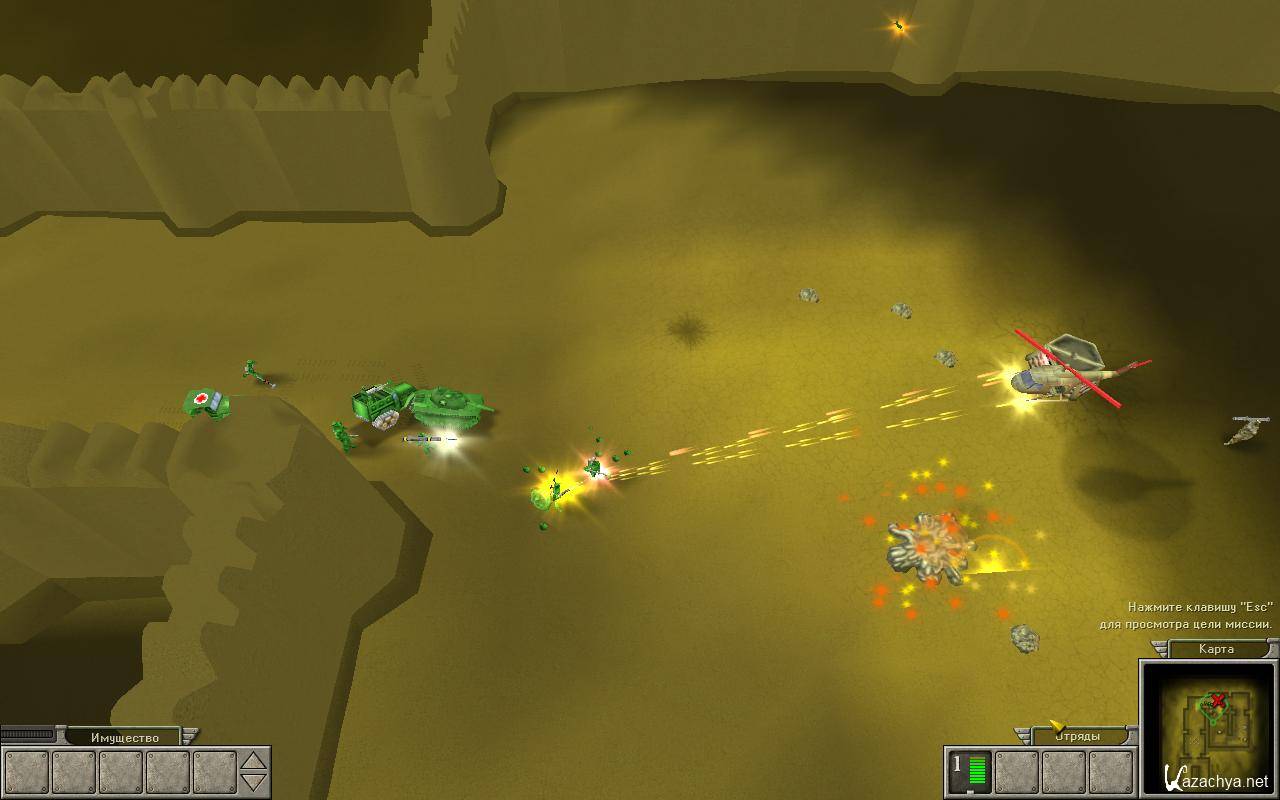Open the Карта map panel header
Screen dimensions: 1280x800
tap(1216, 649)
